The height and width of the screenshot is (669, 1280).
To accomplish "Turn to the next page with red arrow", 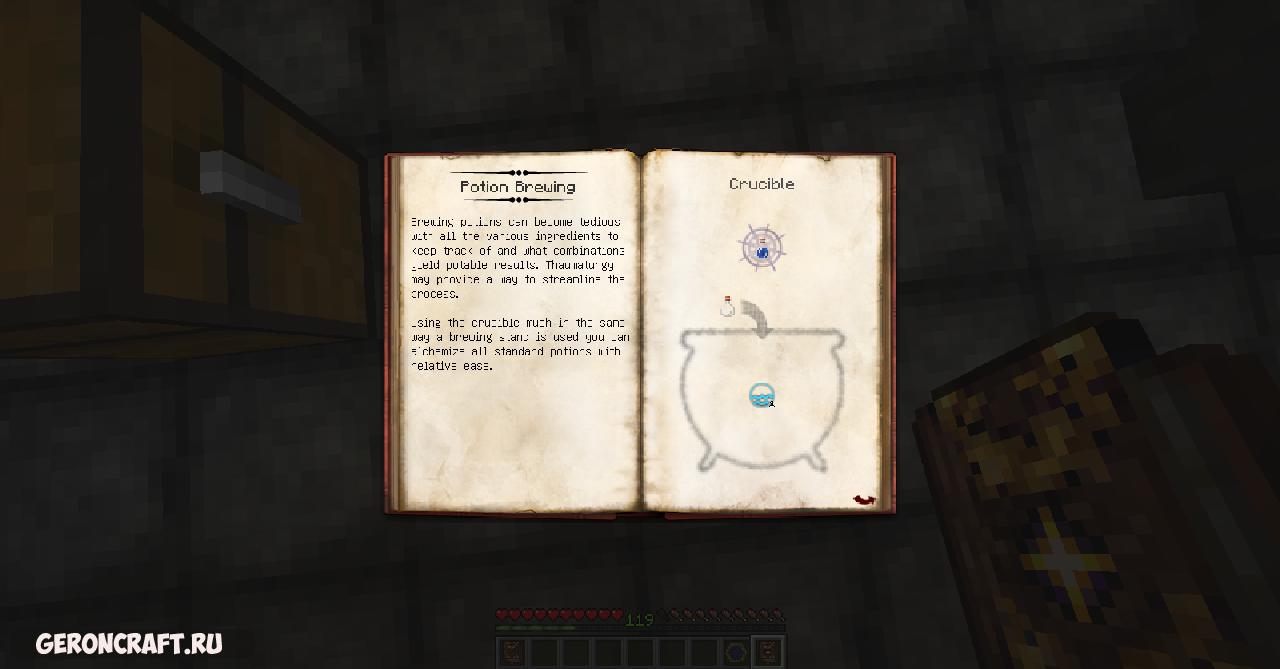I will pyautogui.click(x=864, y=499).
